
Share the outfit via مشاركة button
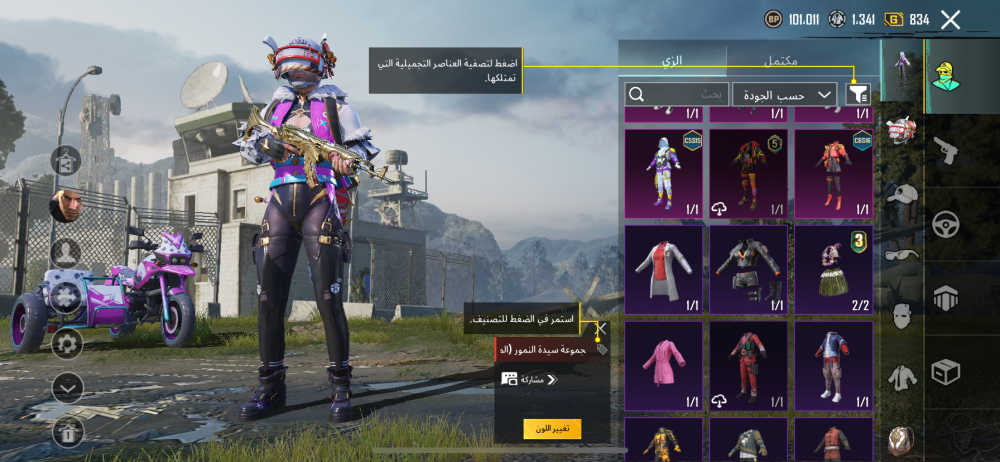click(x=530, y=379)
